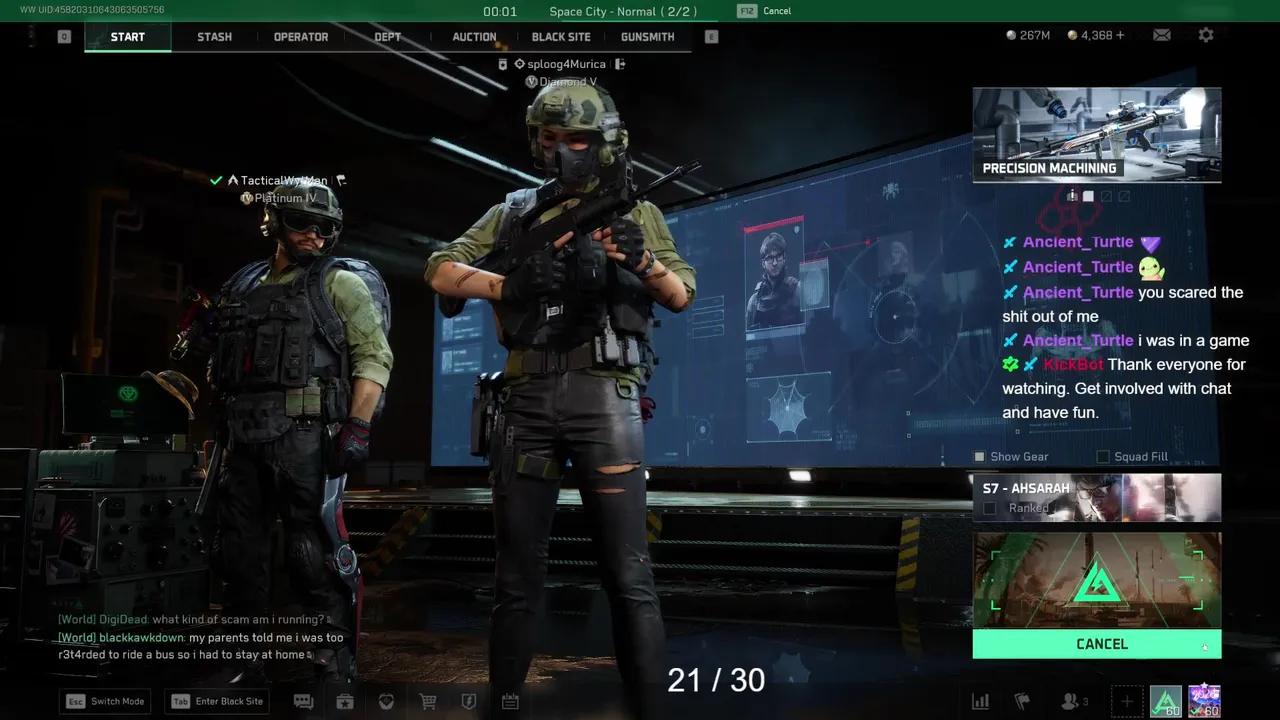Go to the AUCTION menu
The width and height of the screenshot is (1280, 720).
(474, 37)
